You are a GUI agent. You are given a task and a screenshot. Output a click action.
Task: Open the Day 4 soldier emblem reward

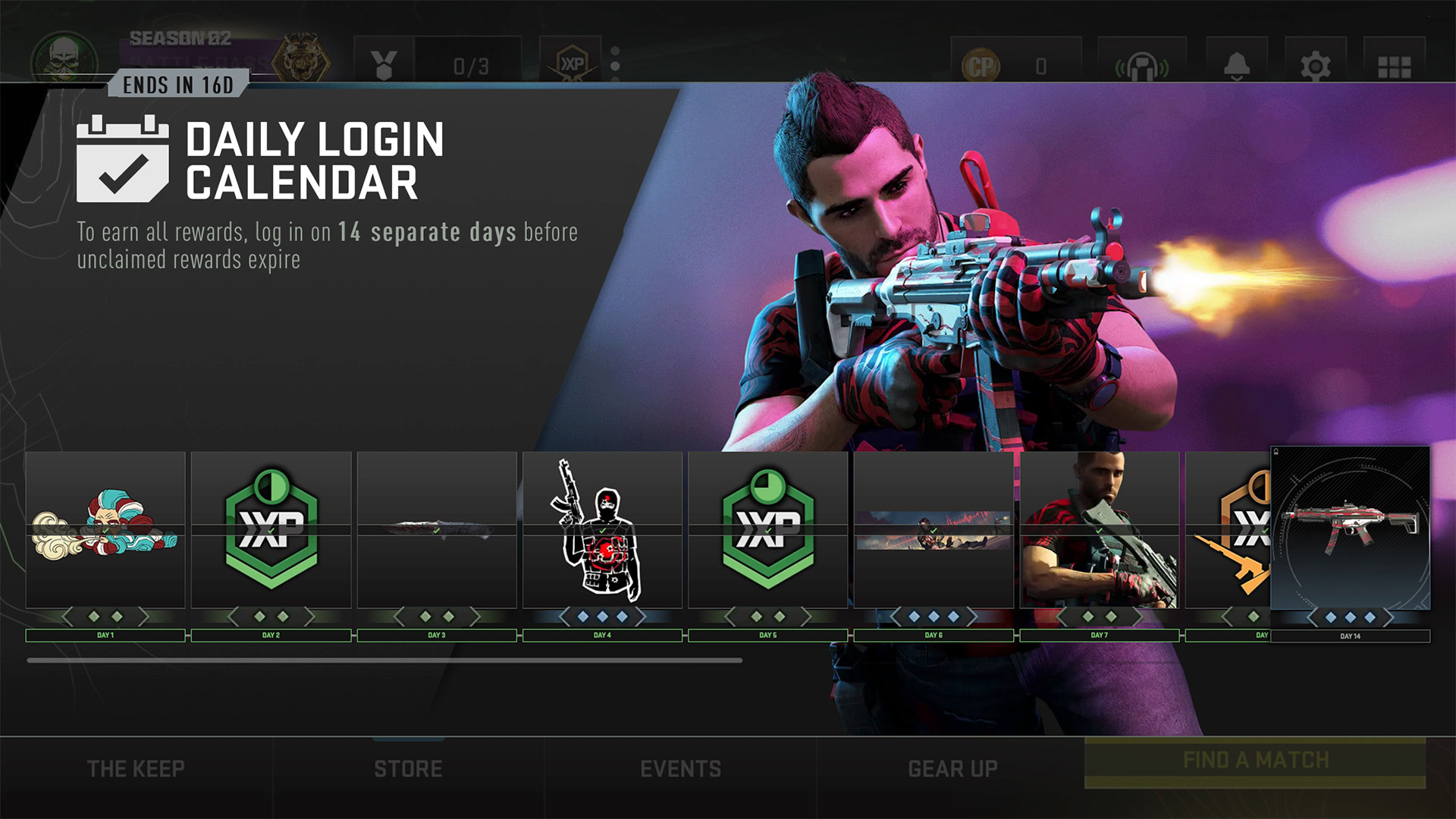tap(602, 530)
